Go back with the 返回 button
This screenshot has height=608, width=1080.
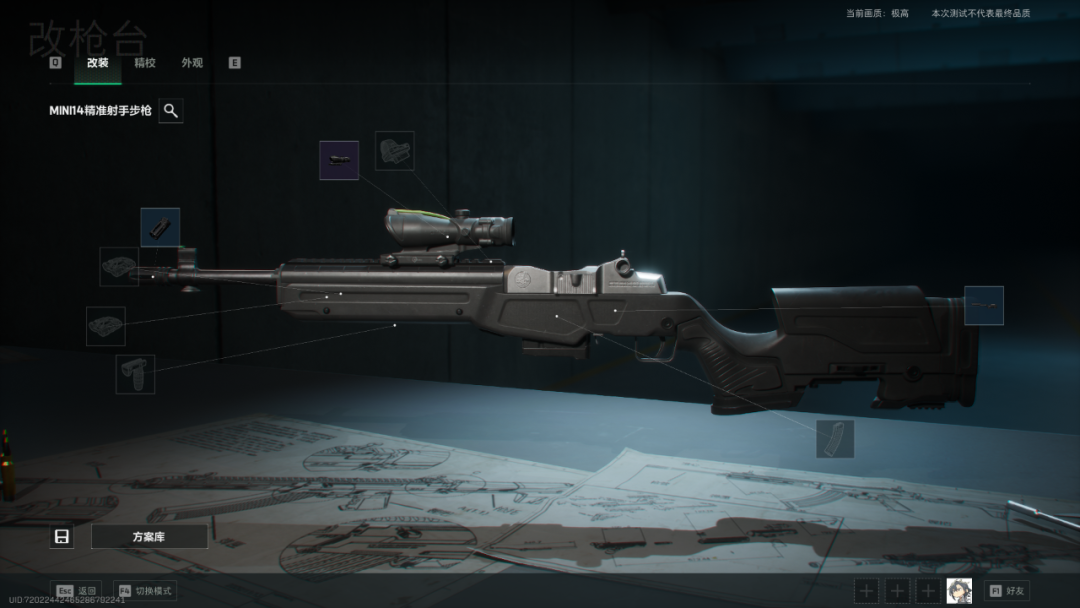(77, 591)
